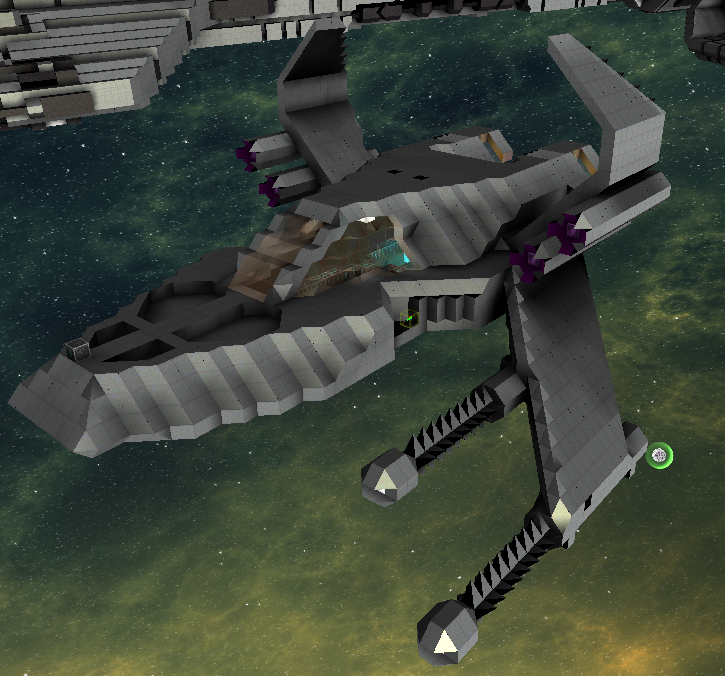This screenshot has height=676, width=725.
Task: Select the green-circled target marker
Action: (x=659, y=457)
